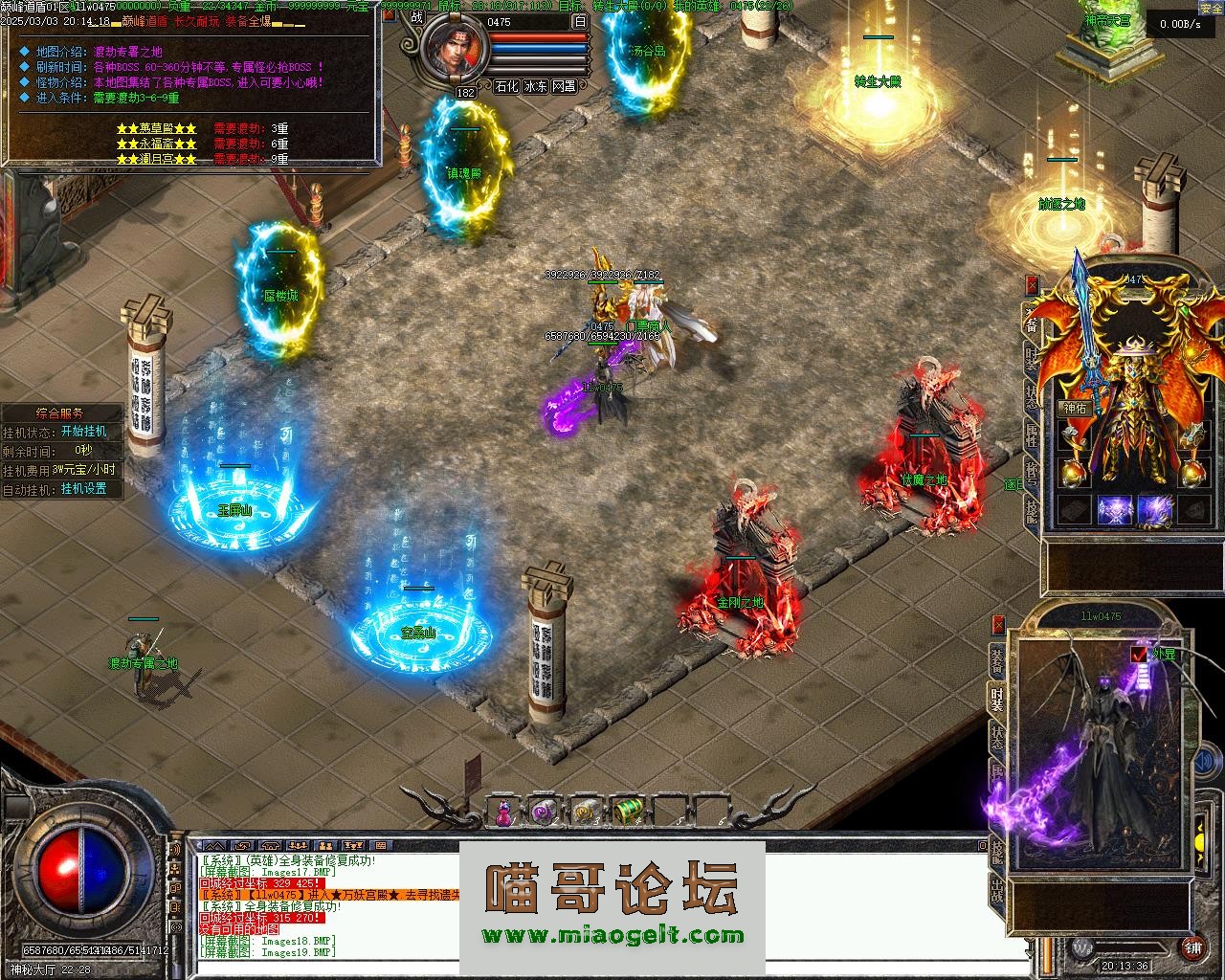Use the purple swirl scroll hotbar slot
1225x980 pixels.
coord(543,813)
